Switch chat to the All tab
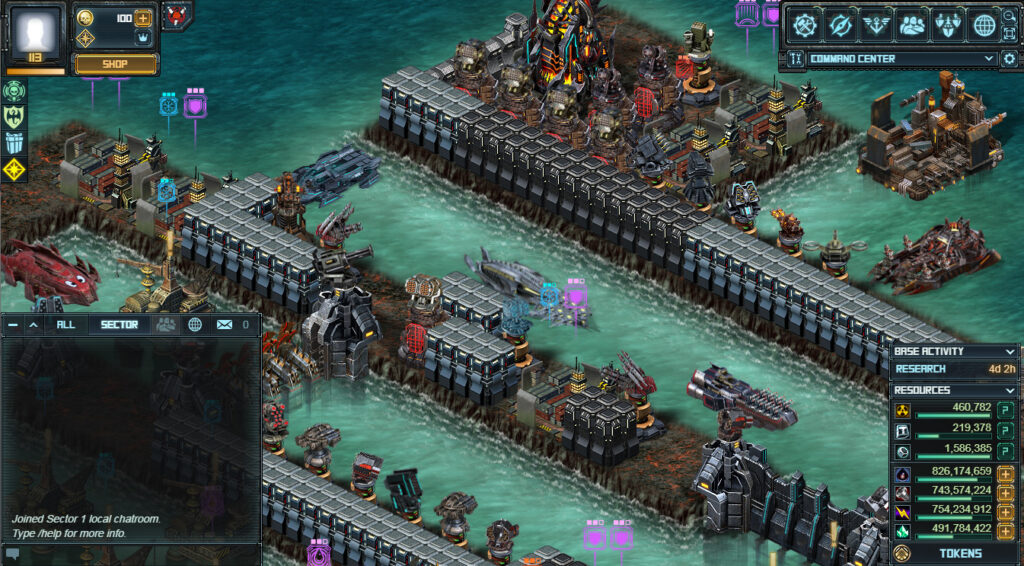 tap(66, 324)
